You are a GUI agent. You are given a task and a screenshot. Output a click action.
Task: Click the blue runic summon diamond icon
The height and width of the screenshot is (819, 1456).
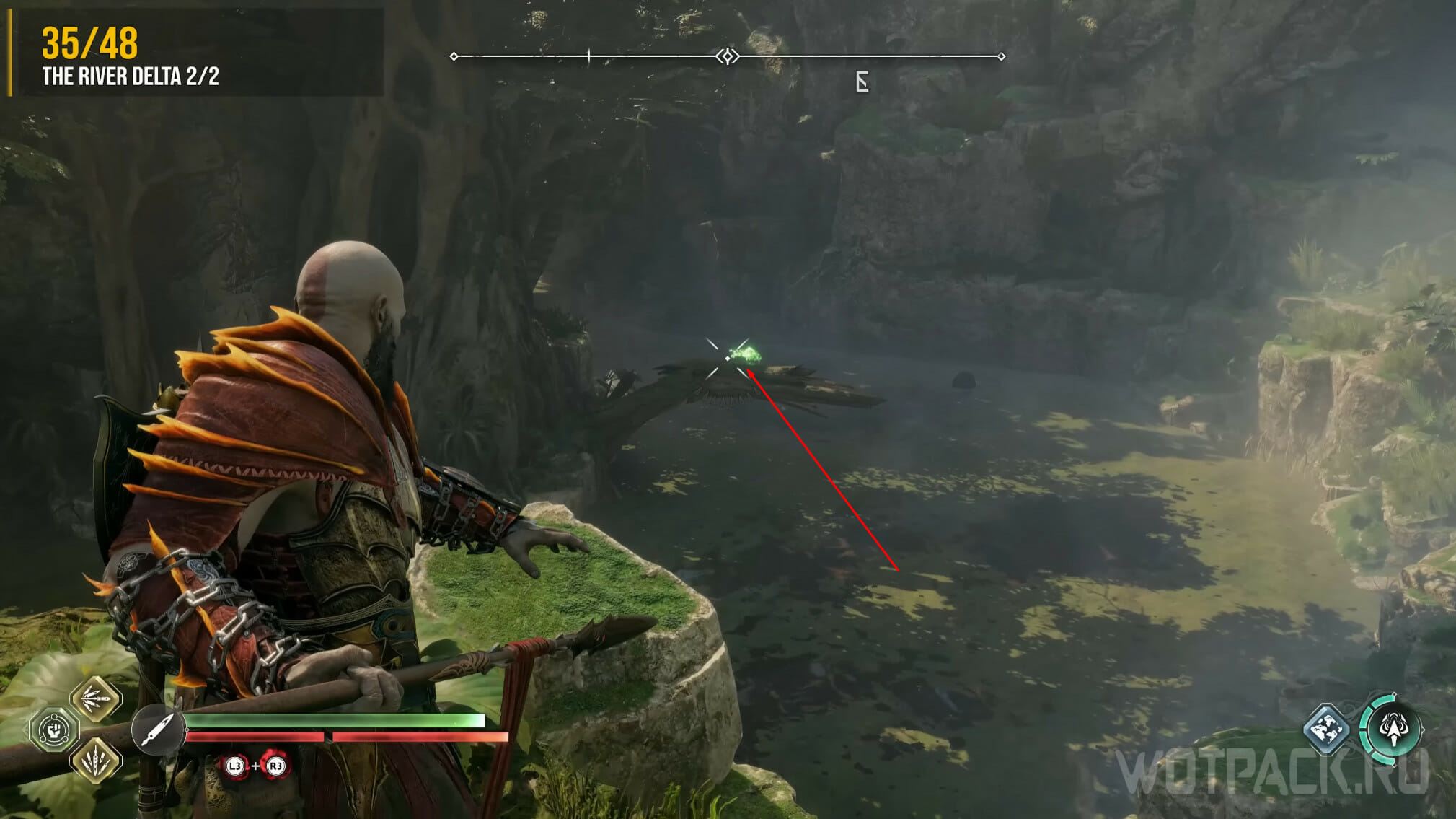pyautogui.click(x=1325, y=729)
